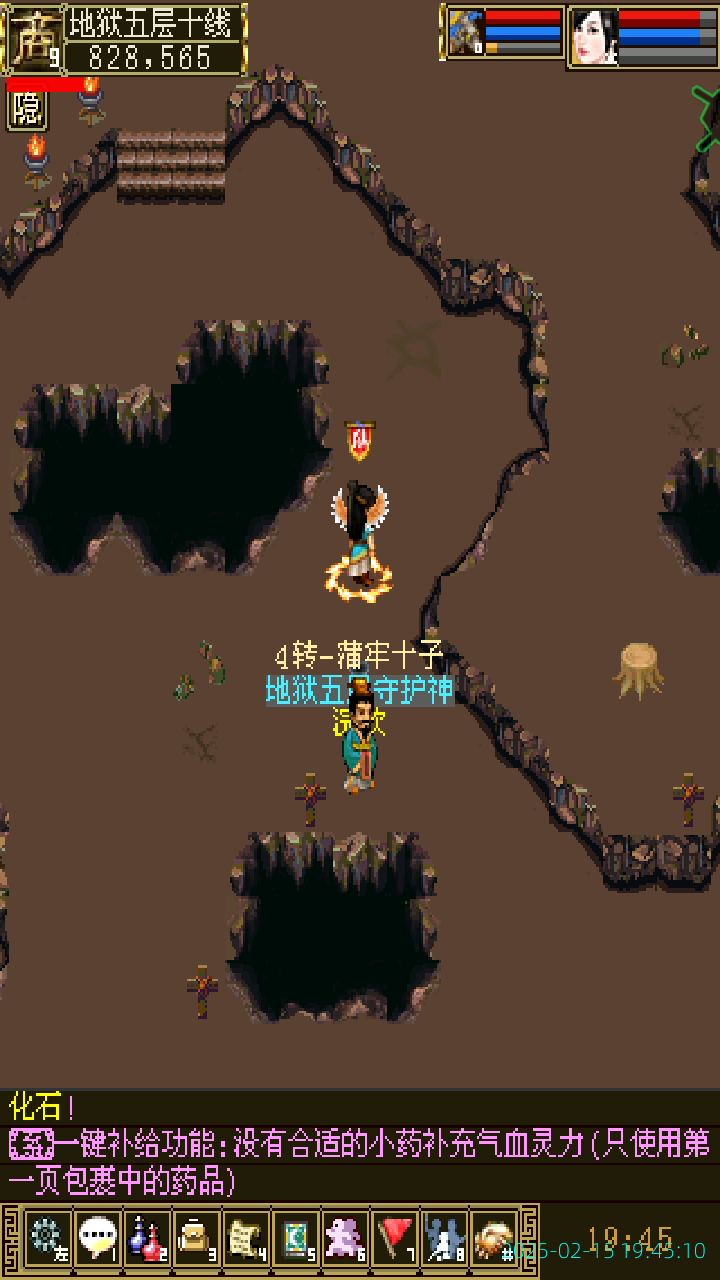Open the two-figure team icon
Viewport: 720px width, 1280px height.
pos(444,1238)
